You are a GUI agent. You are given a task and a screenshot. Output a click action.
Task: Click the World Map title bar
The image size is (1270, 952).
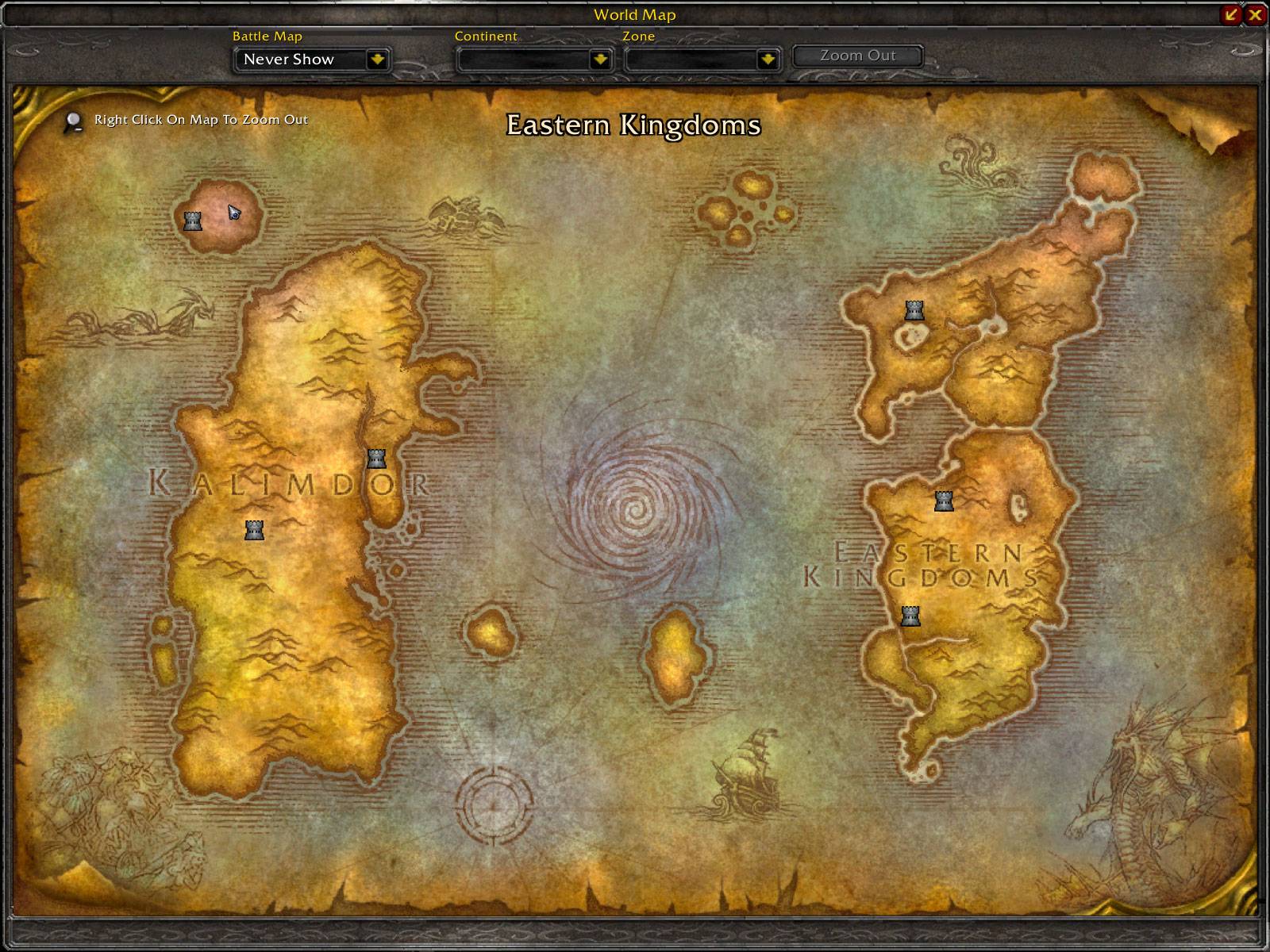635,14
